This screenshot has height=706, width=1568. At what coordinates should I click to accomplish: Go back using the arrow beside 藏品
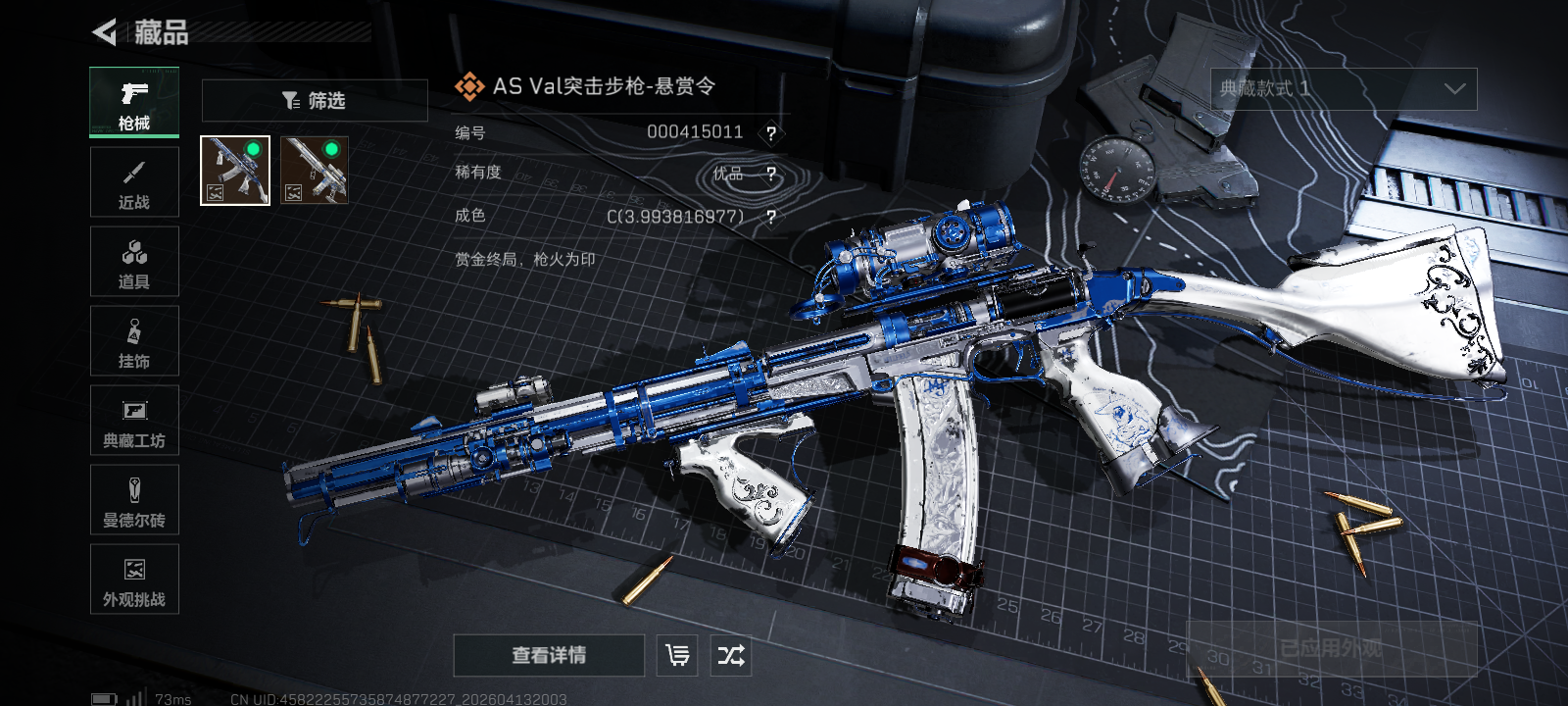105,32
